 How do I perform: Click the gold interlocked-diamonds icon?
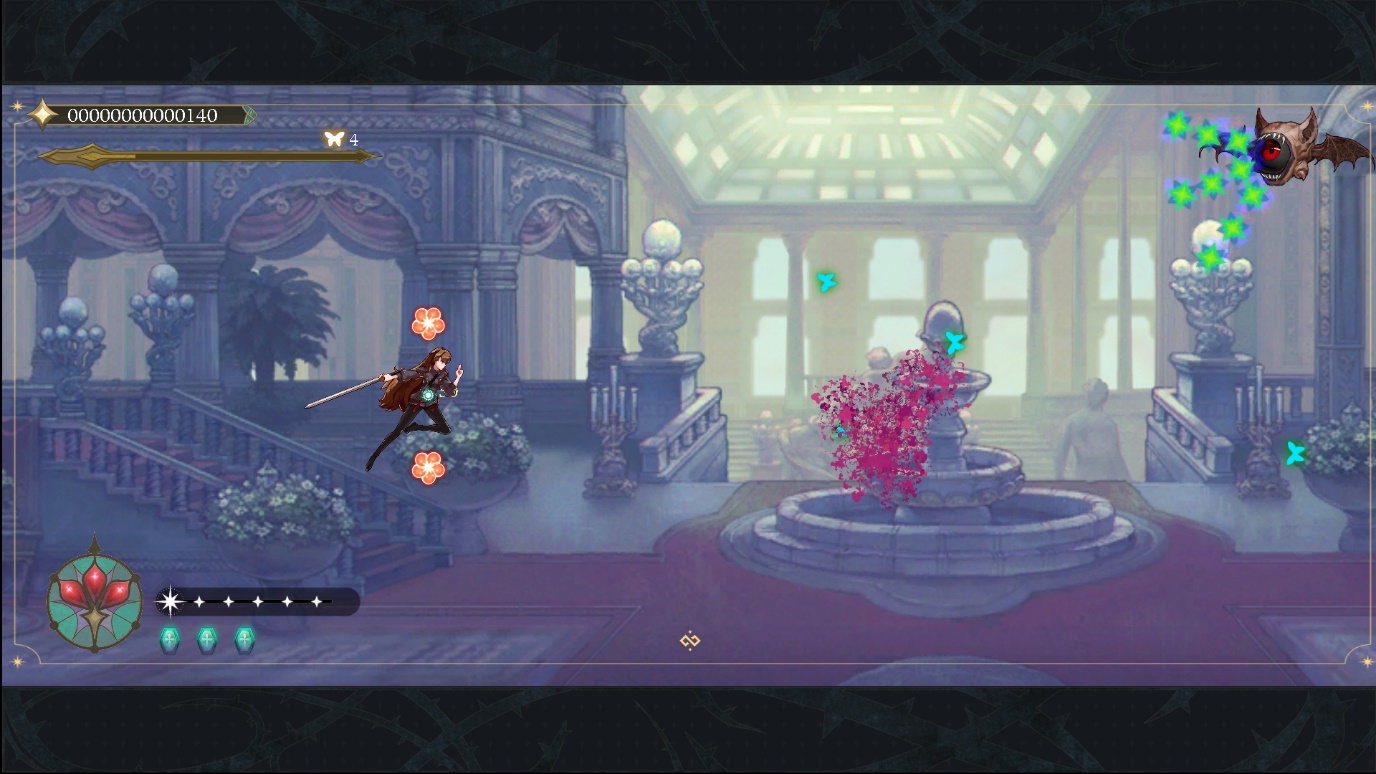pos(689,641)
